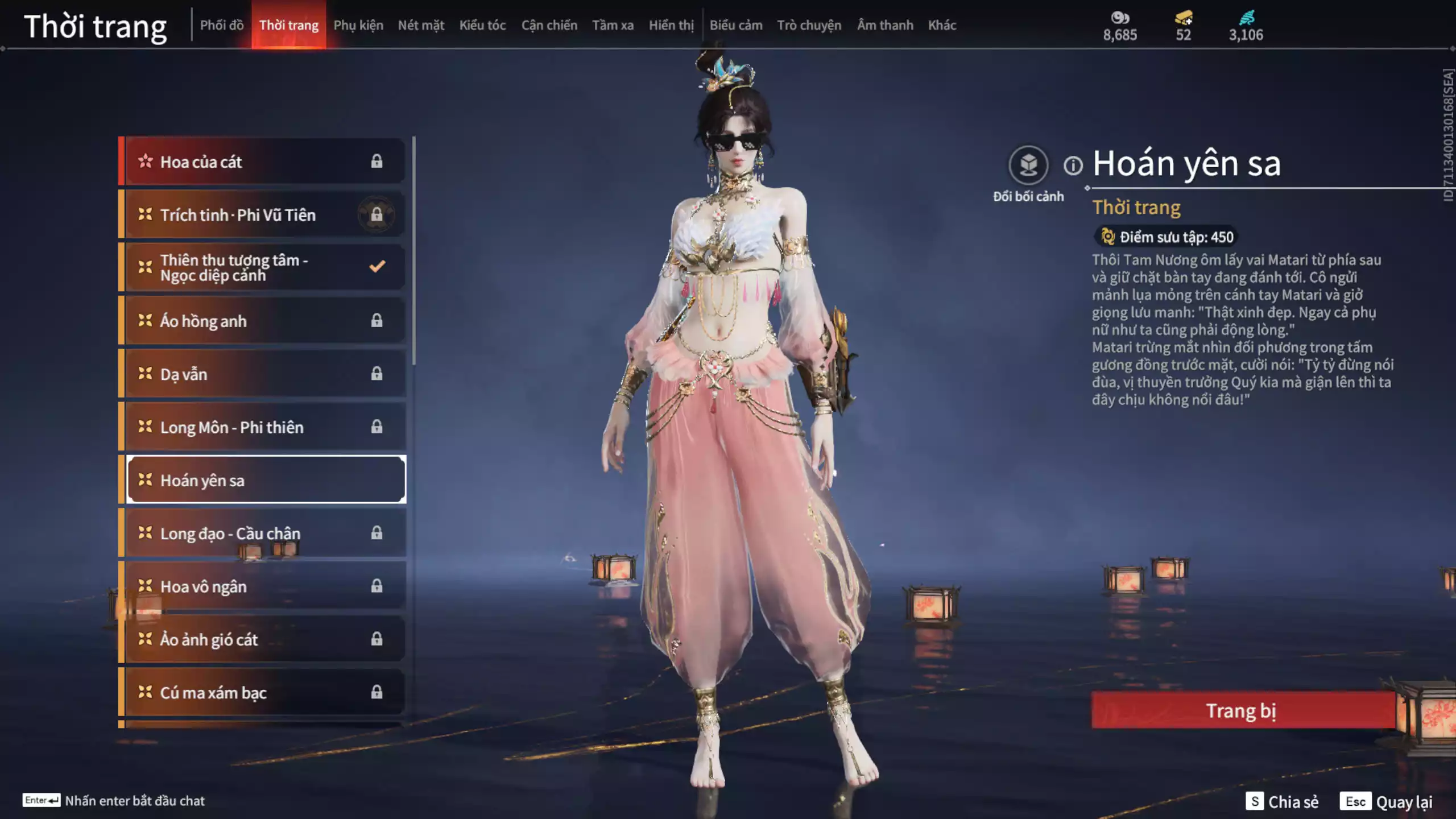This screenshot has height=819, width=1456.
Task: Open the info icon beside Hoán yên sa
Action: click(x=1073, y=166)
